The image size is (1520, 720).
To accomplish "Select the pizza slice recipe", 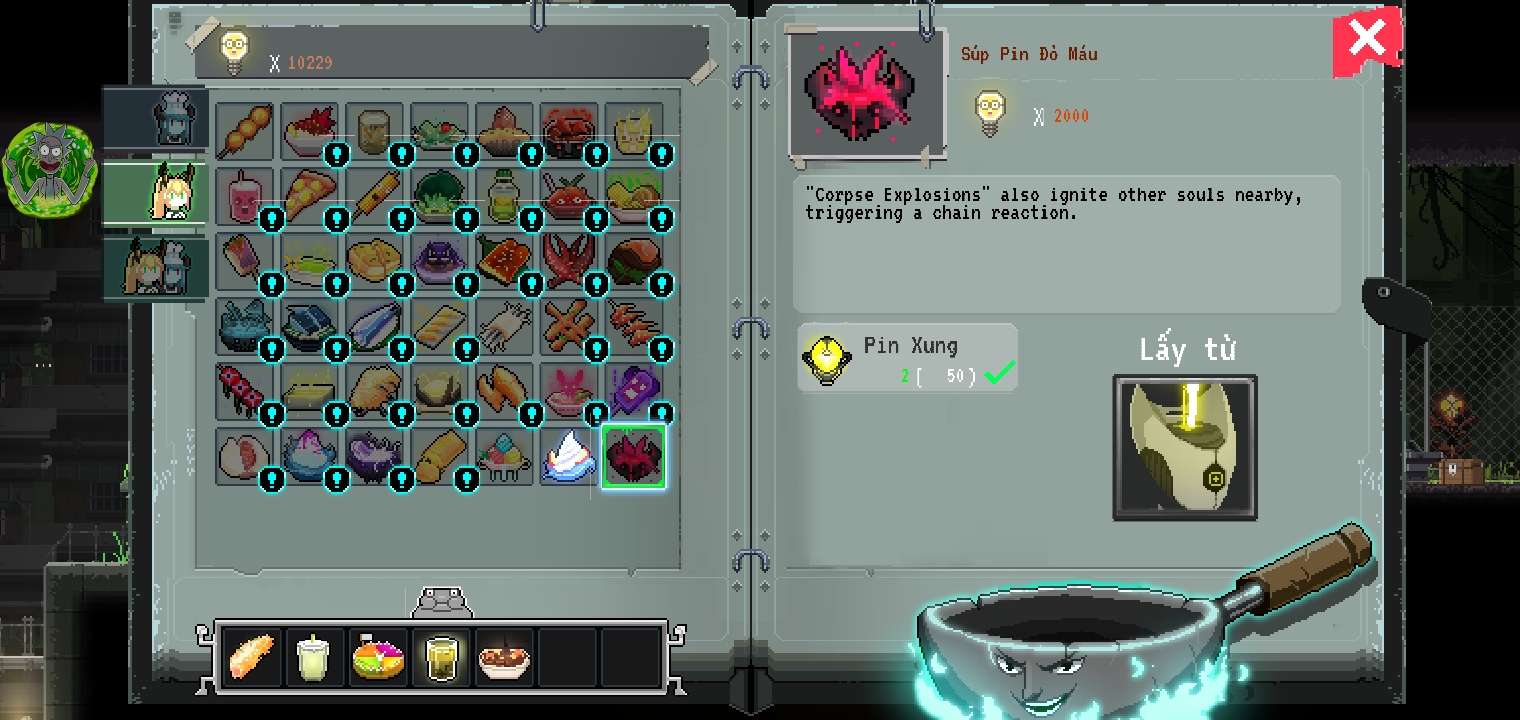I will point(308,195).
